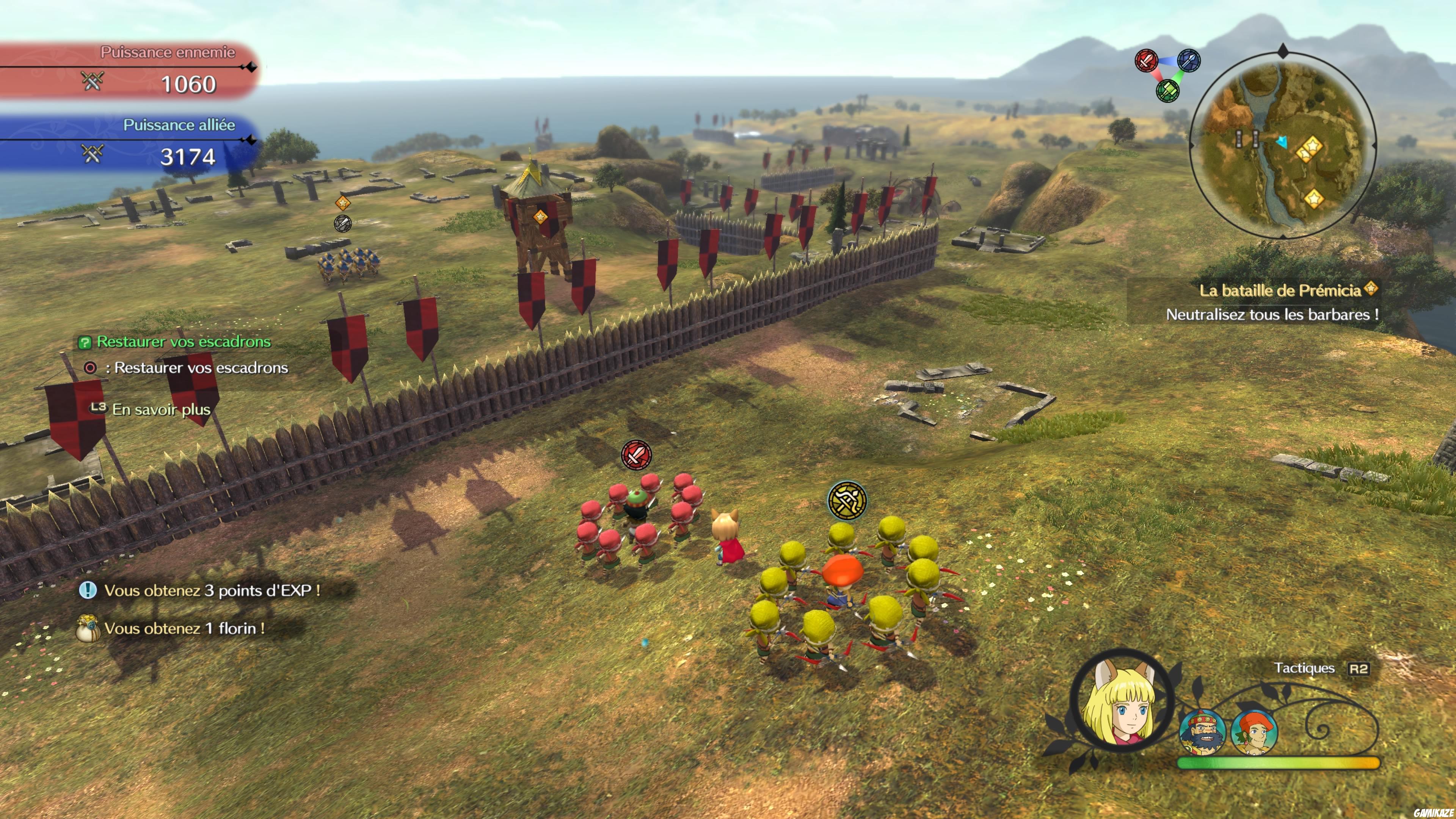Show the La bataille de Prémicia objective

[x=1280, y=290]
